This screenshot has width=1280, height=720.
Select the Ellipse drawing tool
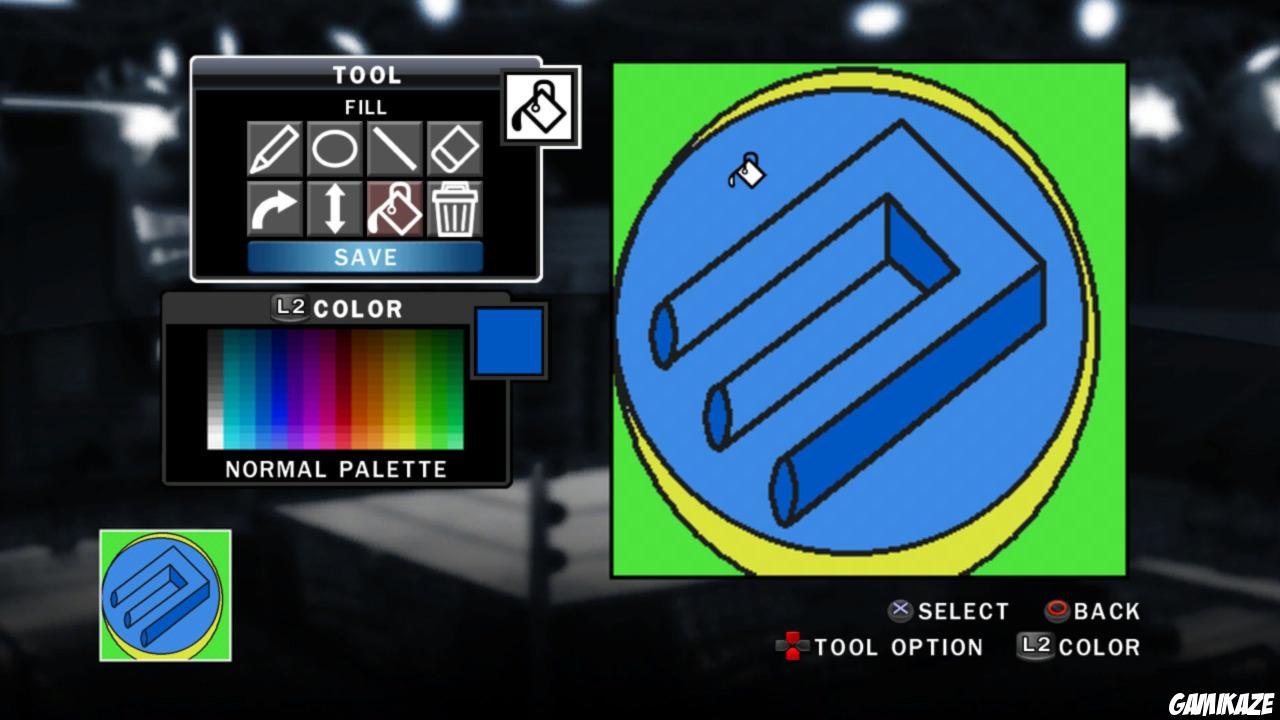333,147
